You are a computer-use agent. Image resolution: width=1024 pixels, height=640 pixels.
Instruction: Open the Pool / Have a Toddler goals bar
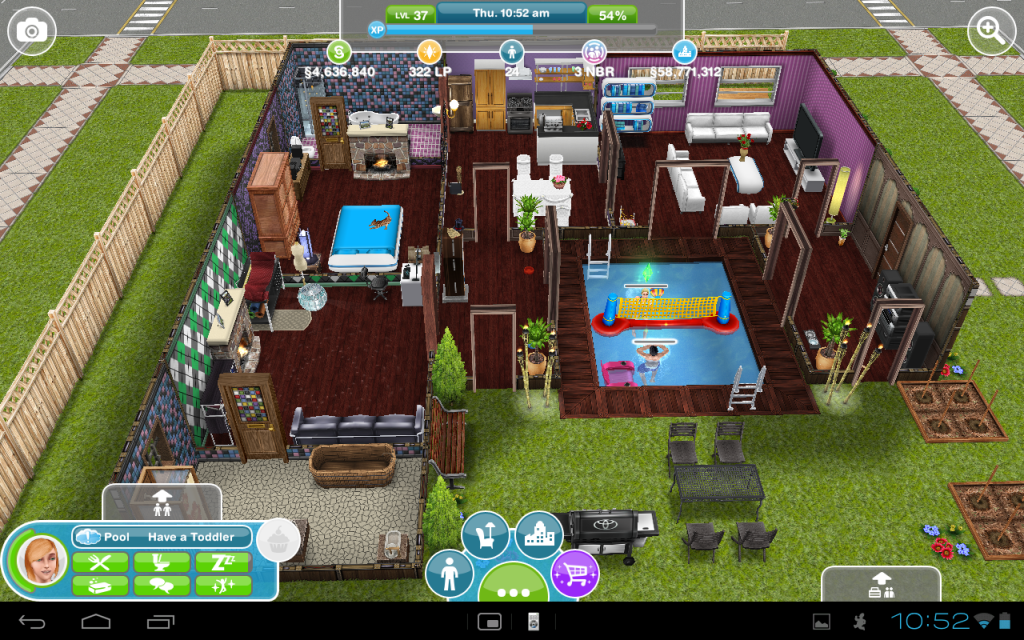[x=160, y=537]
